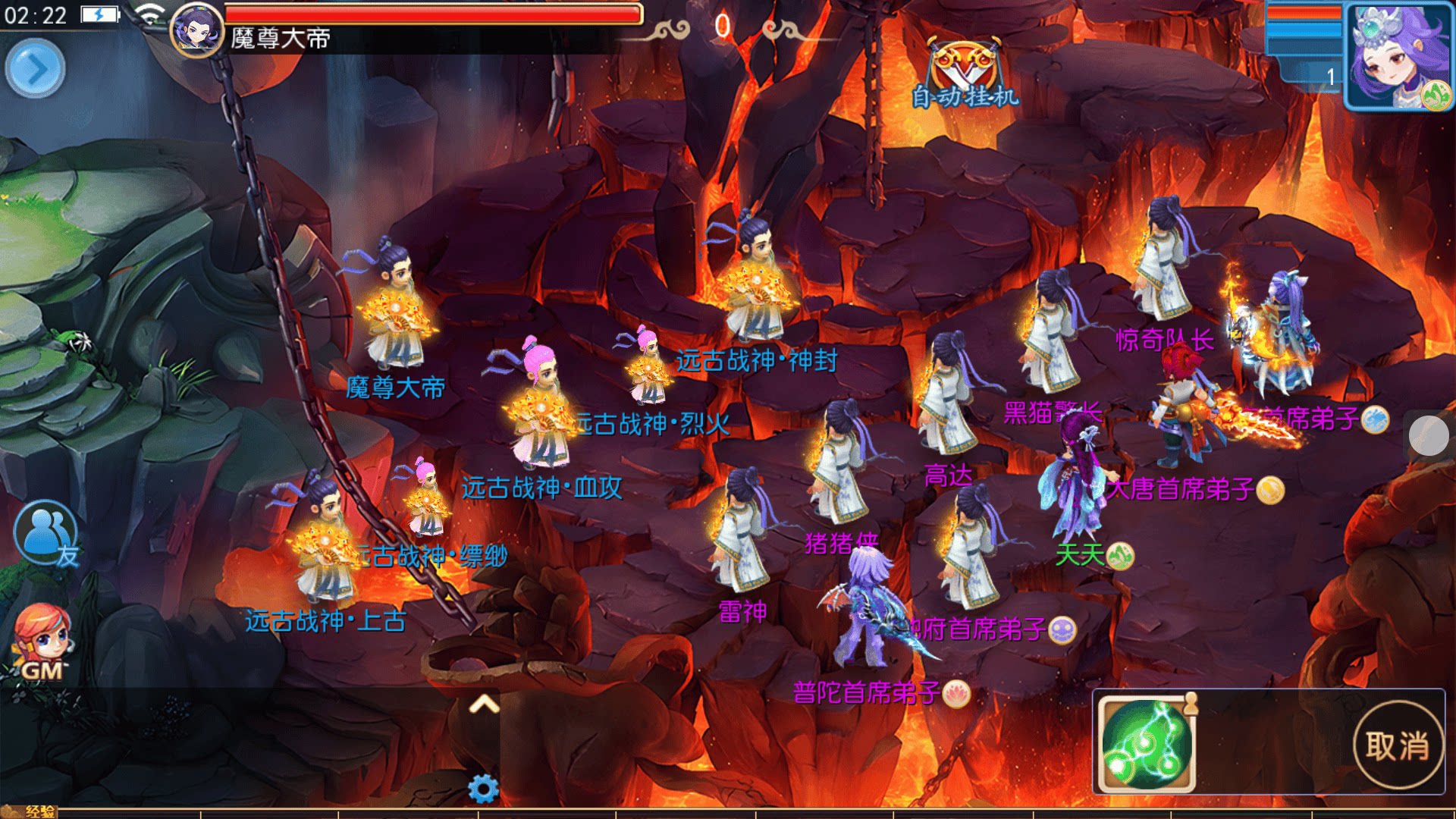Viewport: 1456px width, 819px height.
Task: Expand the chat panel with up arrow
Action: [484, 704]
